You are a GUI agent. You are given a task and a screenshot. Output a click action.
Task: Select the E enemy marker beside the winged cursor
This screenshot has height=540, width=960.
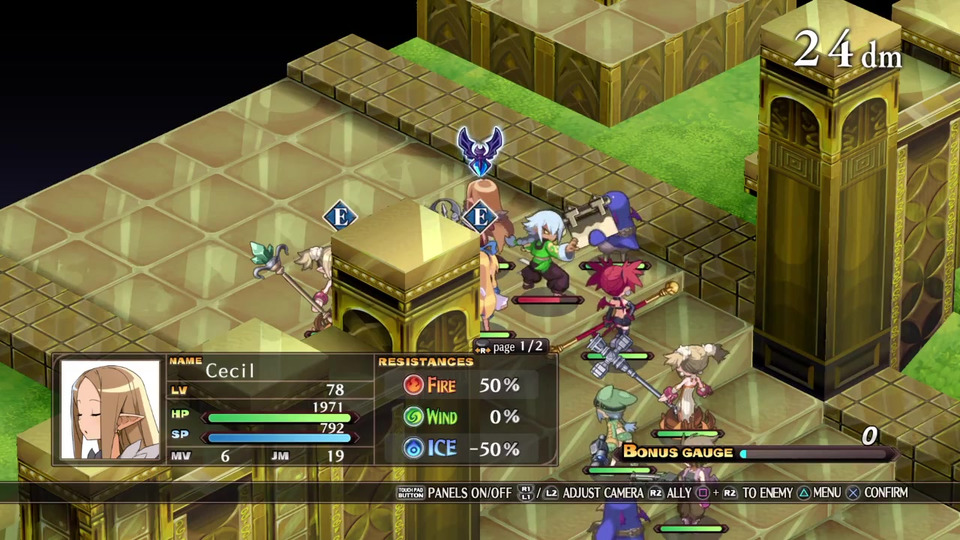tap(480, 216)
